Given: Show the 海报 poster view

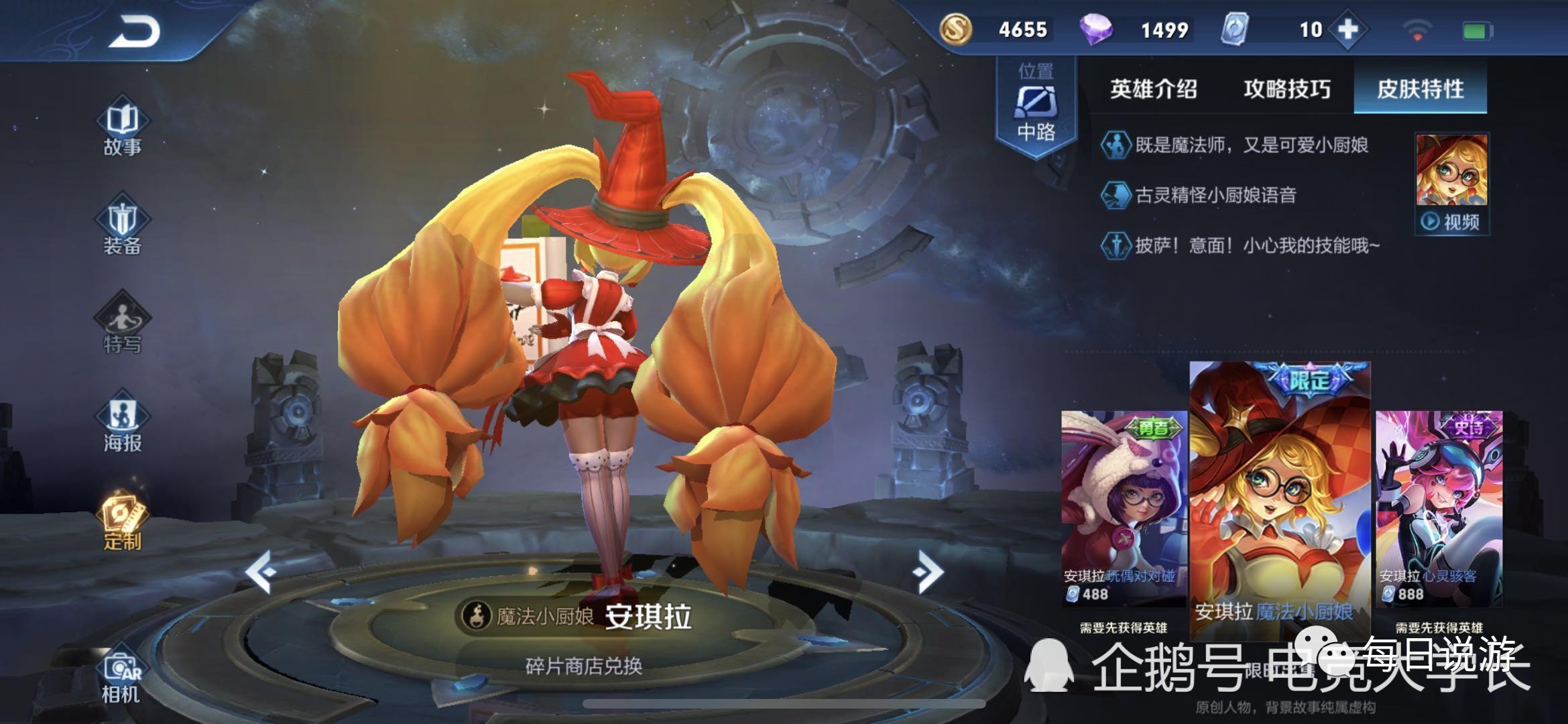Looking at the screenshot, I should point(123,425).
